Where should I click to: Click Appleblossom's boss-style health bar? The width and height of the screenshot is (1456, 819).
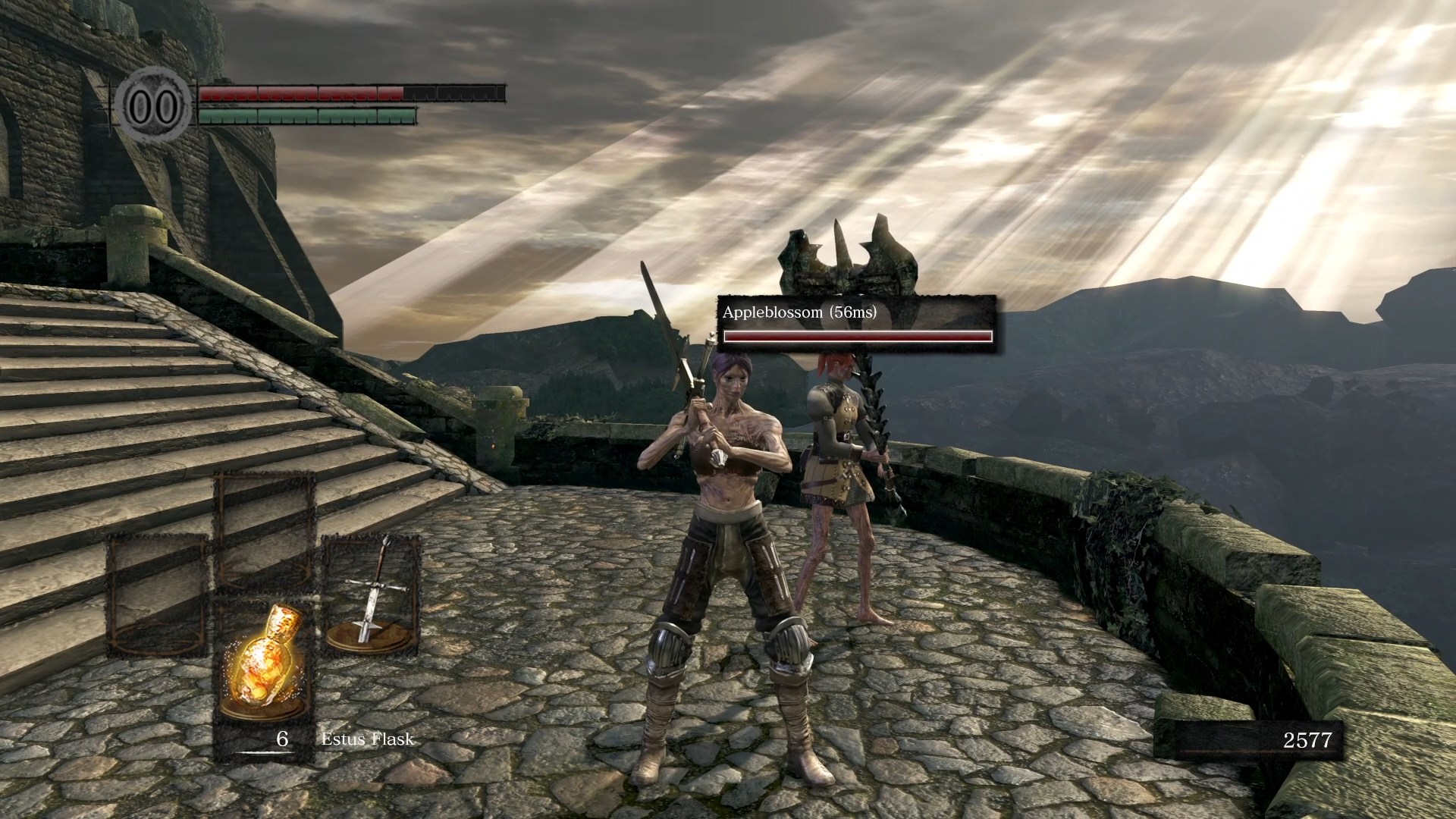pos(857,336)
